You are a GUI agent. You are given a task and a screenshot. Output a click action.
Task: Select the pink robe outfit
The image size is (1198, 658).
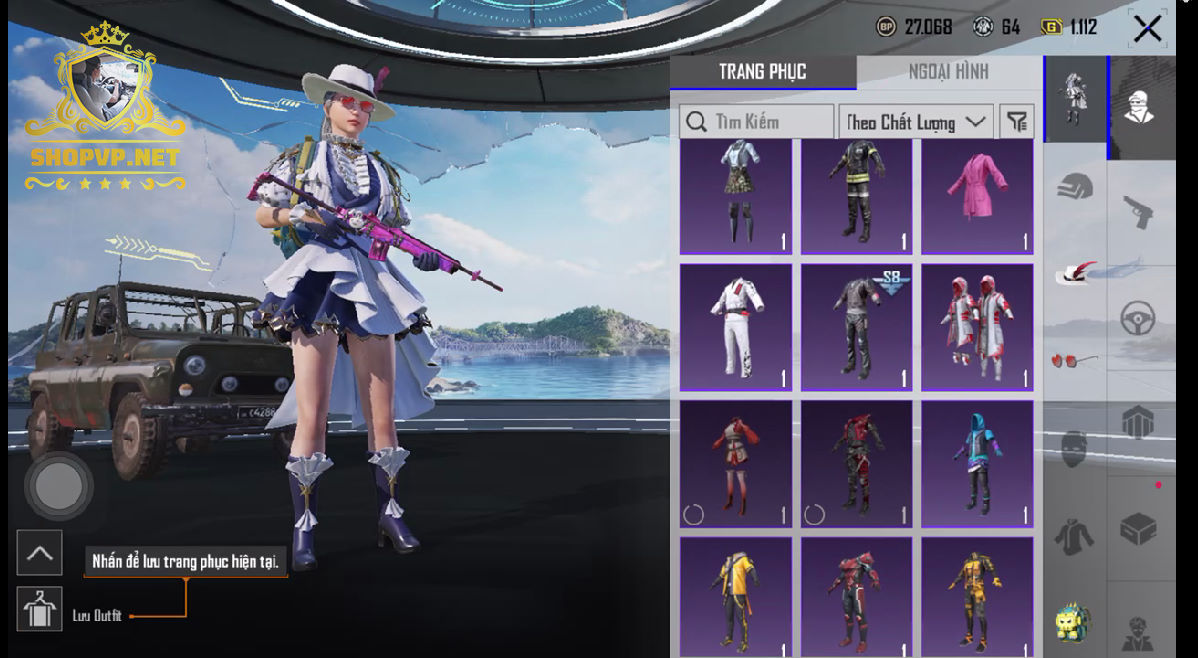(977, 196)
